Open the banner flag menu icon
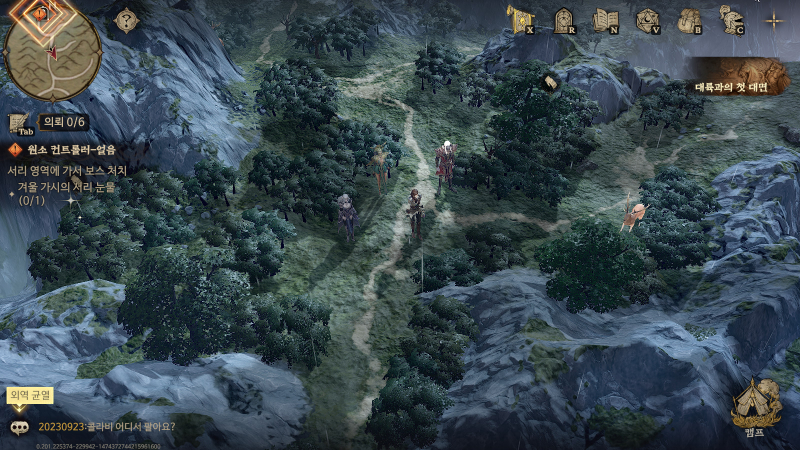 coord(518,19)
